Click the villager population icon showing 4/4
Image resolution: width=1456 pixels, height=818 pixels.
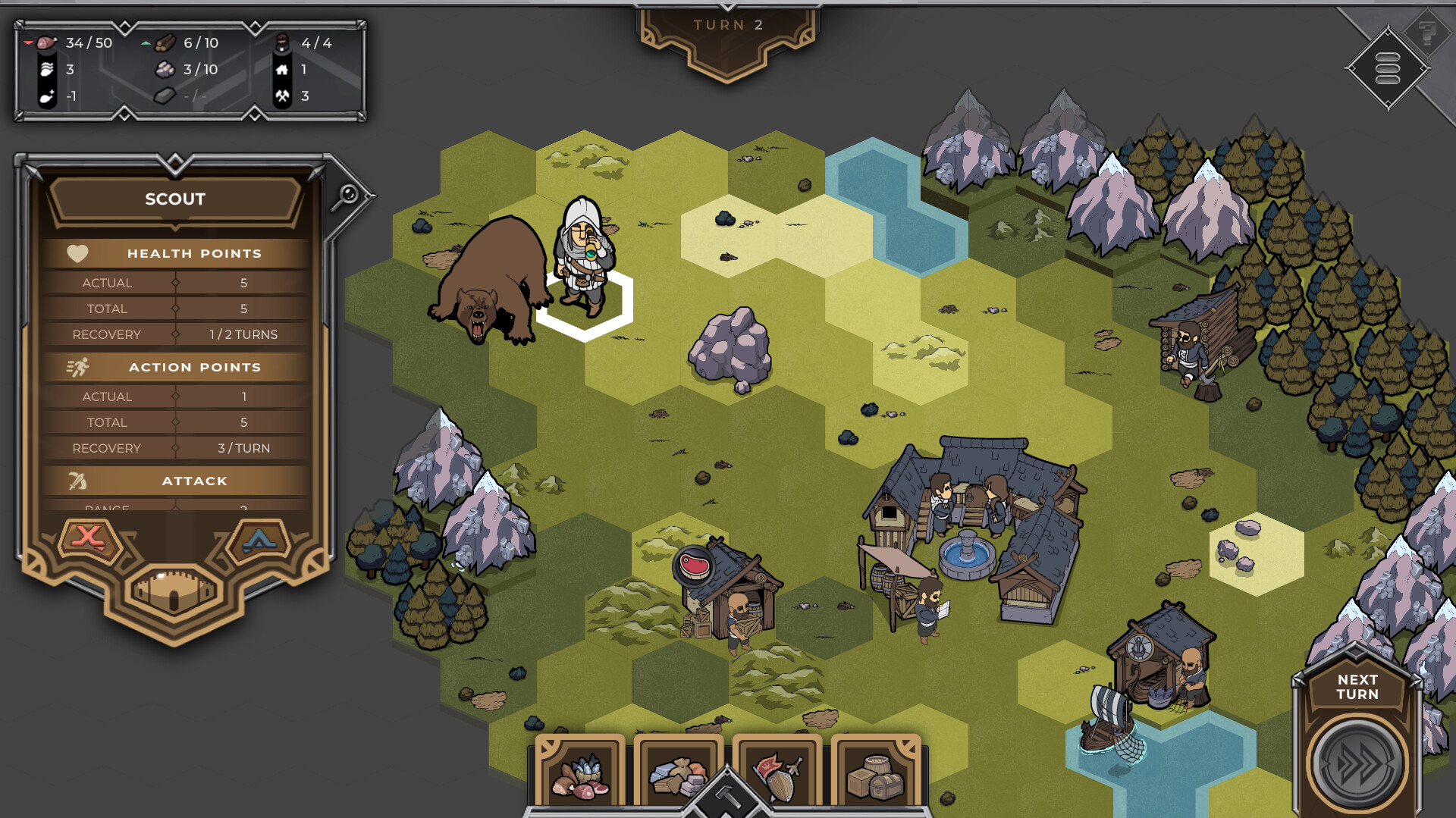284,43
